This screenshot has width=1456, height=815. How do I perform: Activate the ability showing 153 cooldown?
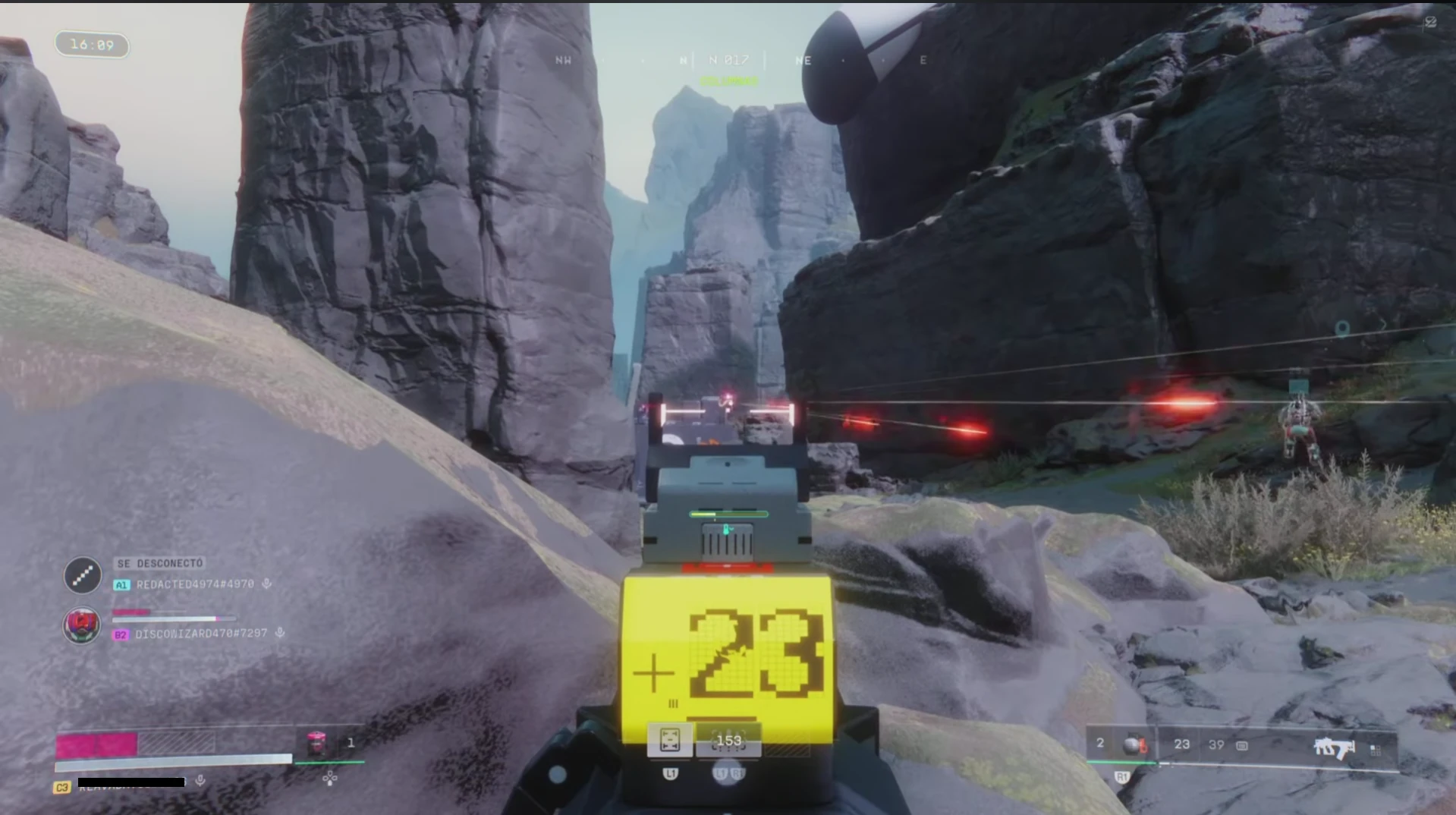(728, 741)
